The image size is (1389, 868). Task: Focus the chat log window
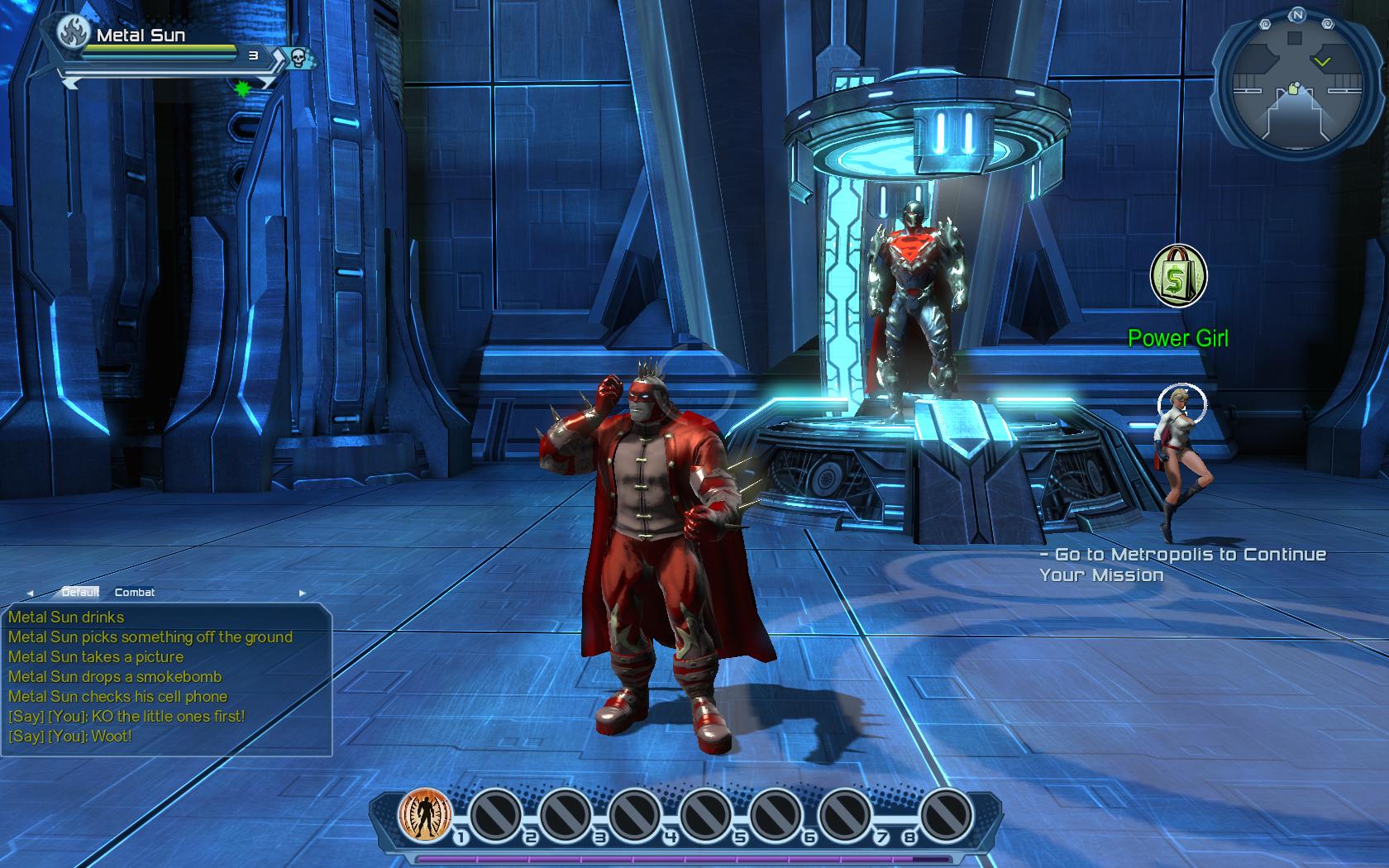(x=165, y=678)
